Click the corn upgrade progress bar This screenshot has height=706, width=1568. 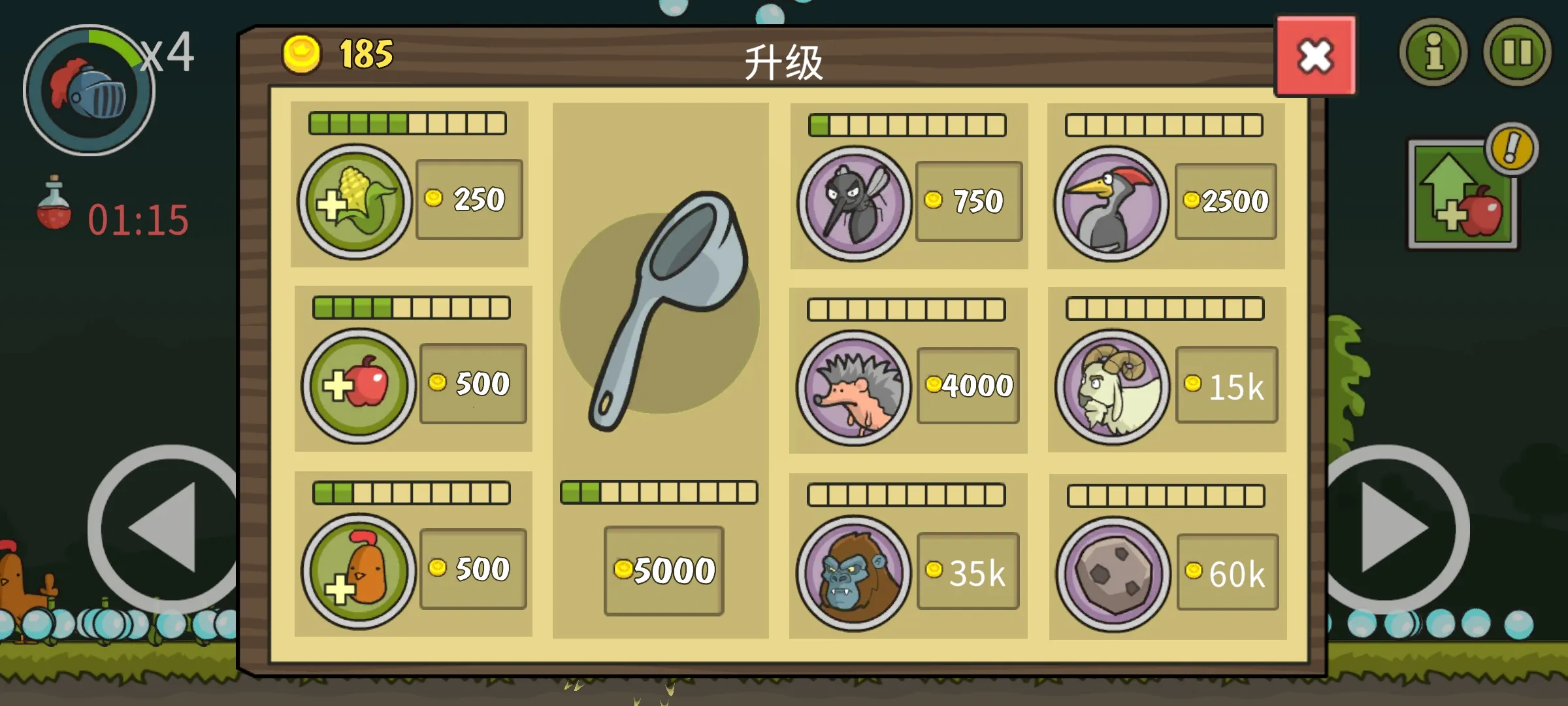tap(408, 122)
